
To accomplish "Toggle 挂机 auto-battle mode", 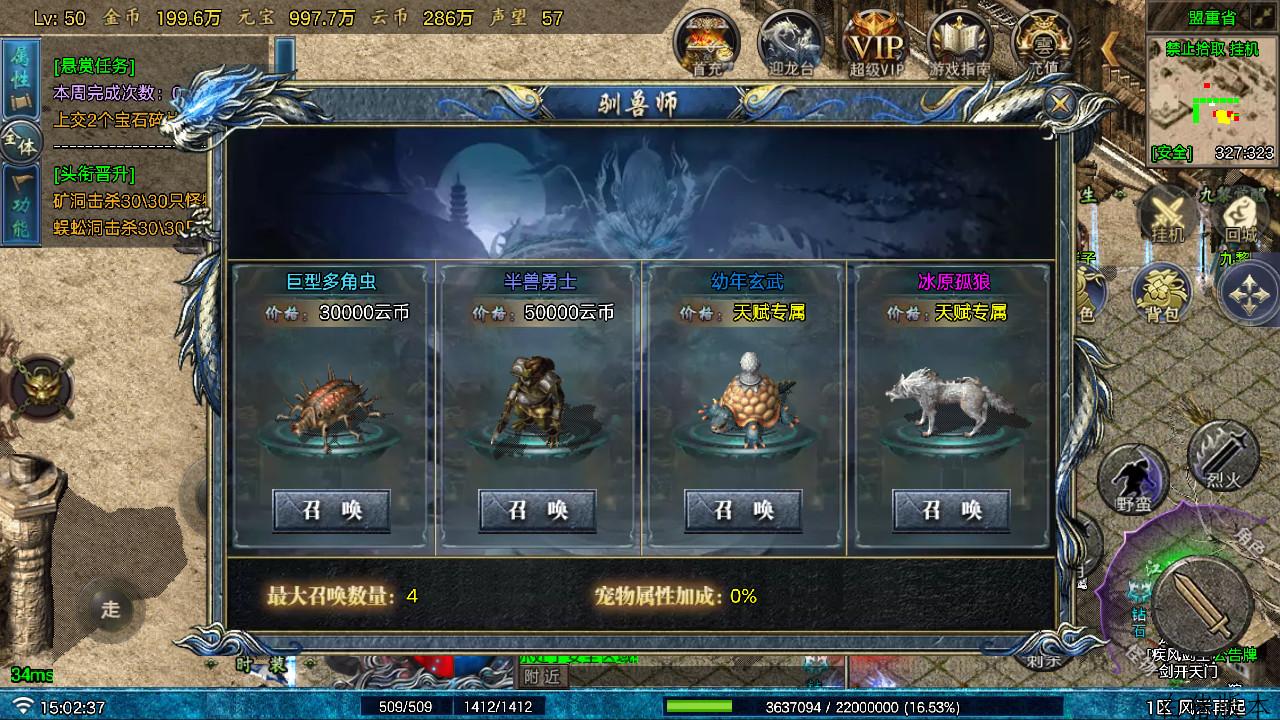I will [1167, 216].
